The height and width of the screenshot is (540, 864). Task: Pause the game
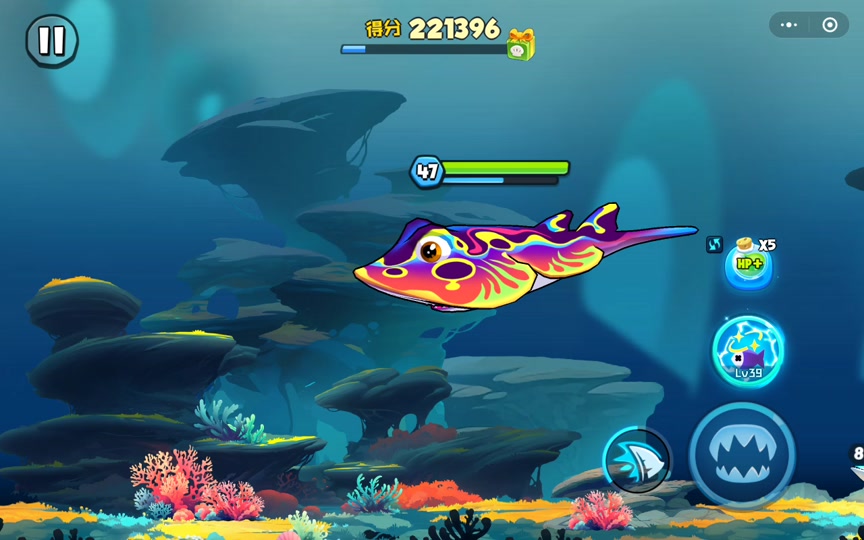[51, 41]
